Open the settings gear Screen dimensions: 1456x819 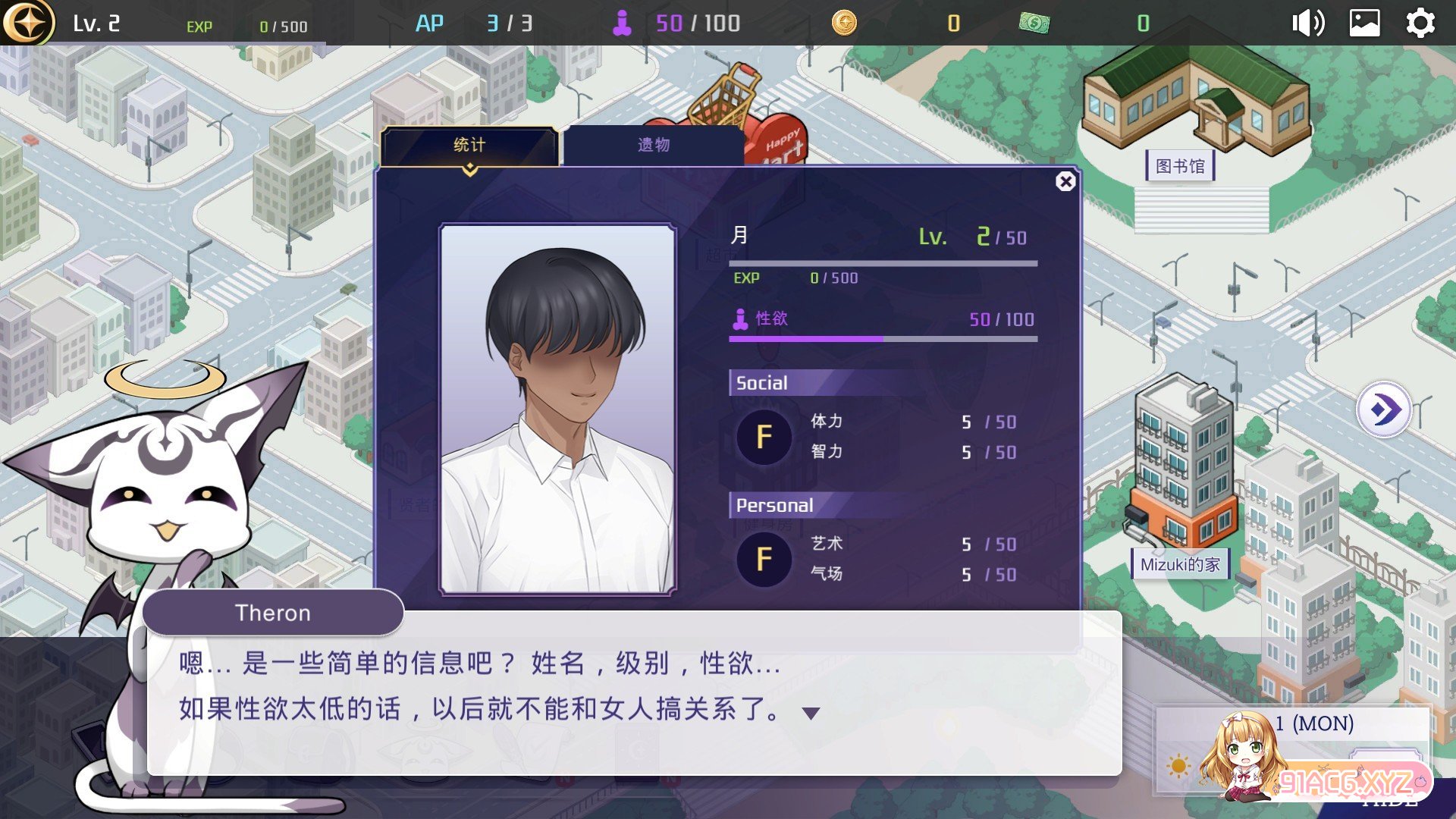[1420, 24]
